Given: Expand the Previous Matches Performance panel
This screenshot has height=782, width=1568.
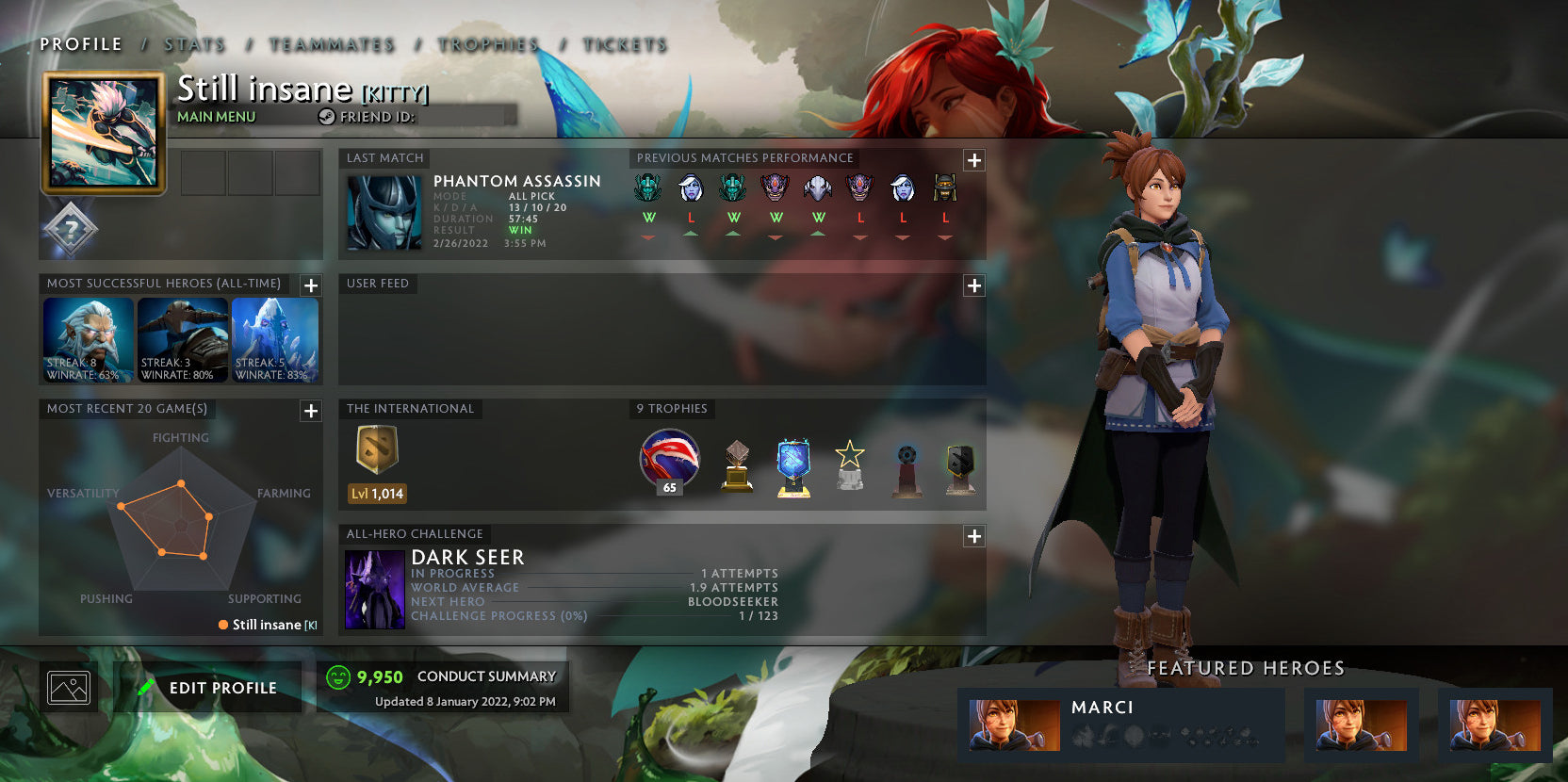Looking at the screenshot, I should pos(973,161).
